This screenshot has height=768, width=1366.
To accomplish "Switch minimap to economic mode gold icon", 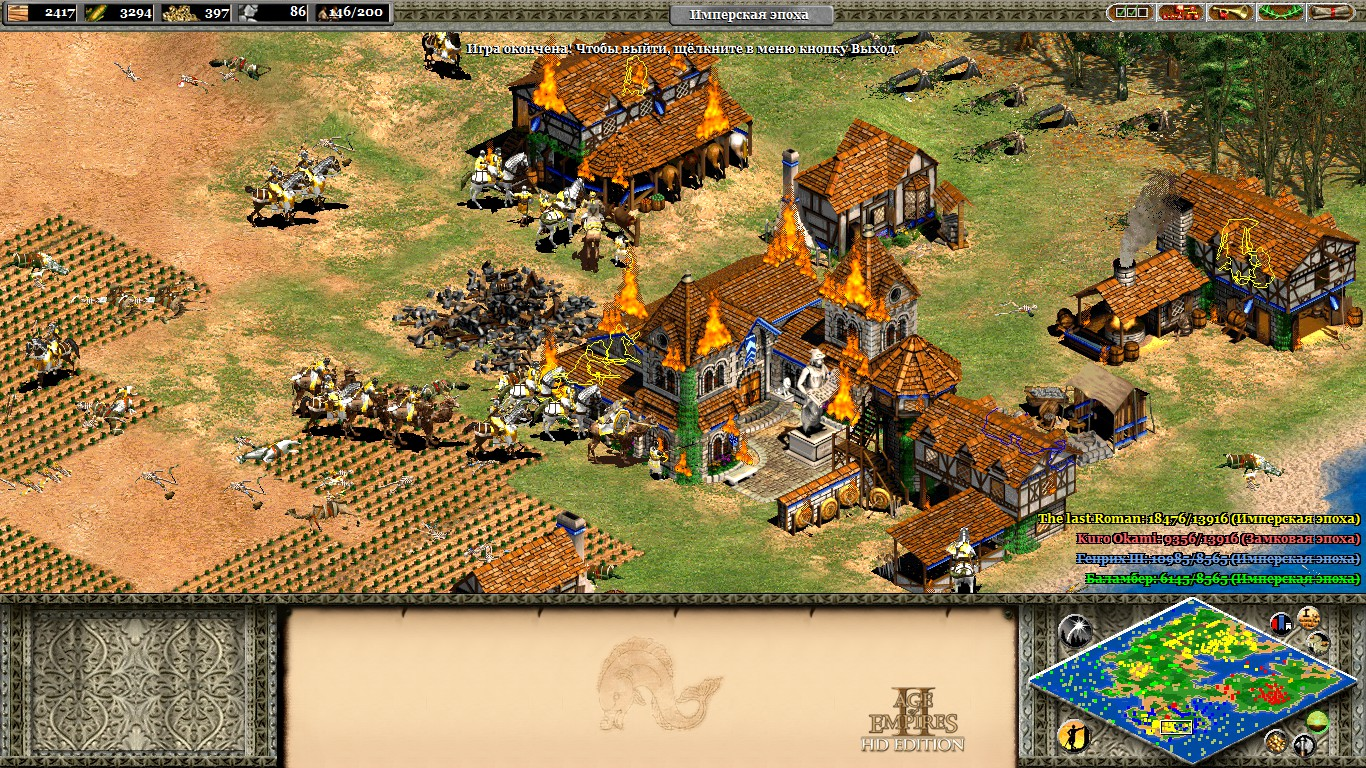I will pos(1275,741).
